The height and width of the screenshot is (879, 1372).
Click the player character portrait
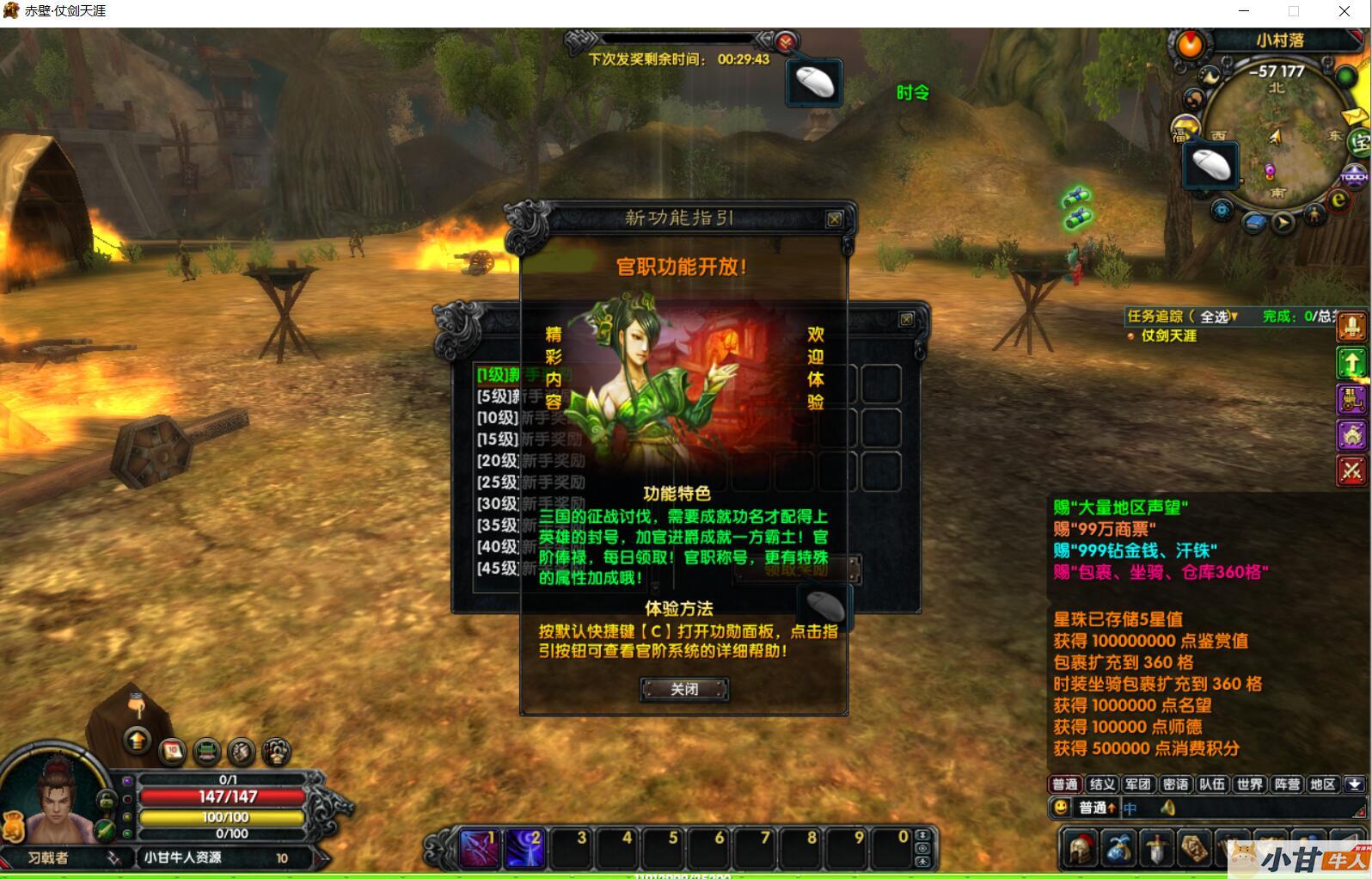pyautogui.click(x=56, y=800)
